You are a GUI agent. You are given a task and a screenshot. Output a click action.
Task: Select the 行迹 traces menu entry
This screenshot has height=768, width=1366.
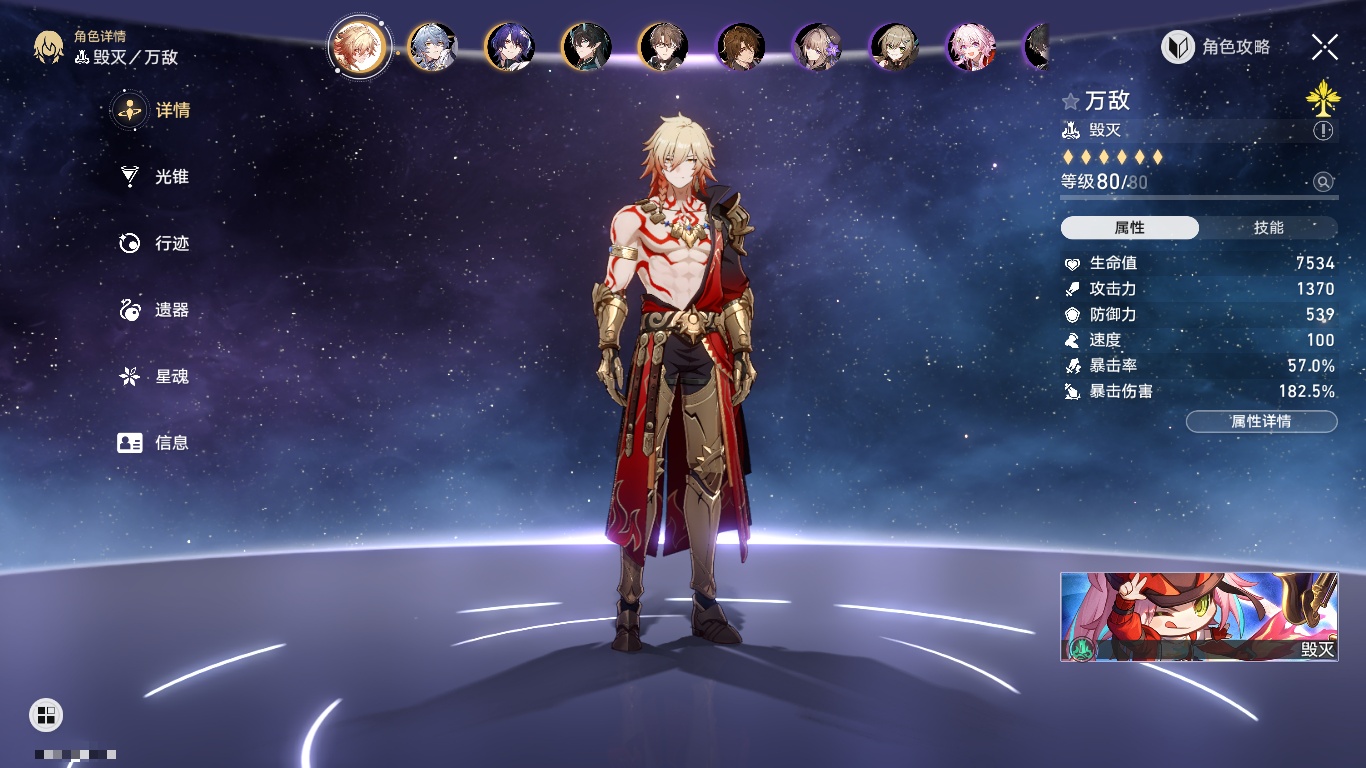(155, 243)
